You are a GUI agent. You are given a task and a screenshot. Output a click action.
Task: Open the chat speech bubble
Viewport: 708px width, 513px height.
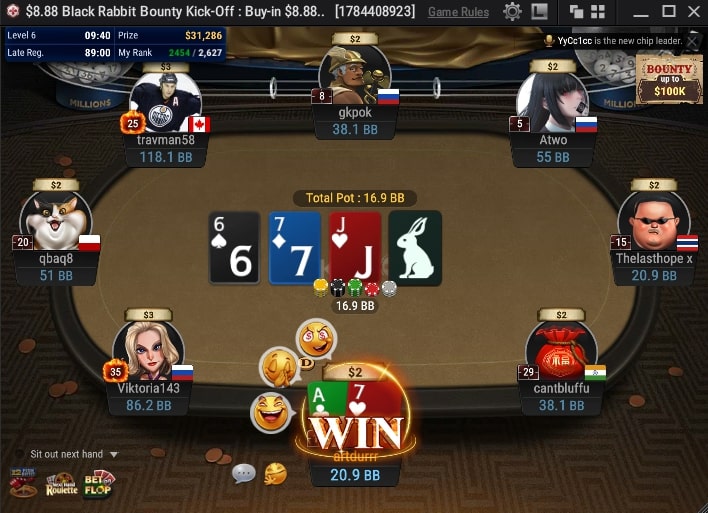tap(243, 473)
